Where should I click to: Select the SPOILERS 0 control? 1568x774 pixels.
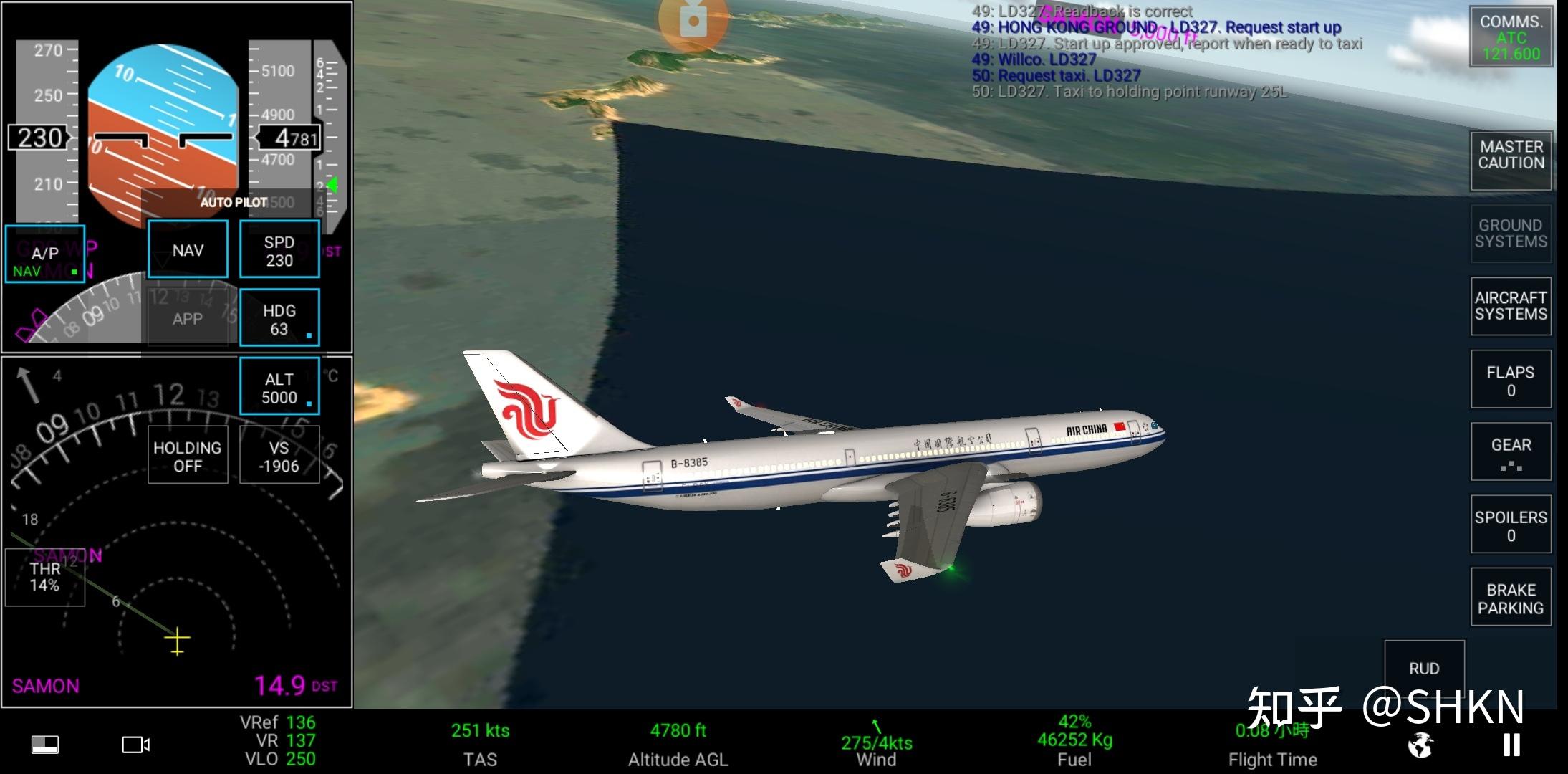1511,525
